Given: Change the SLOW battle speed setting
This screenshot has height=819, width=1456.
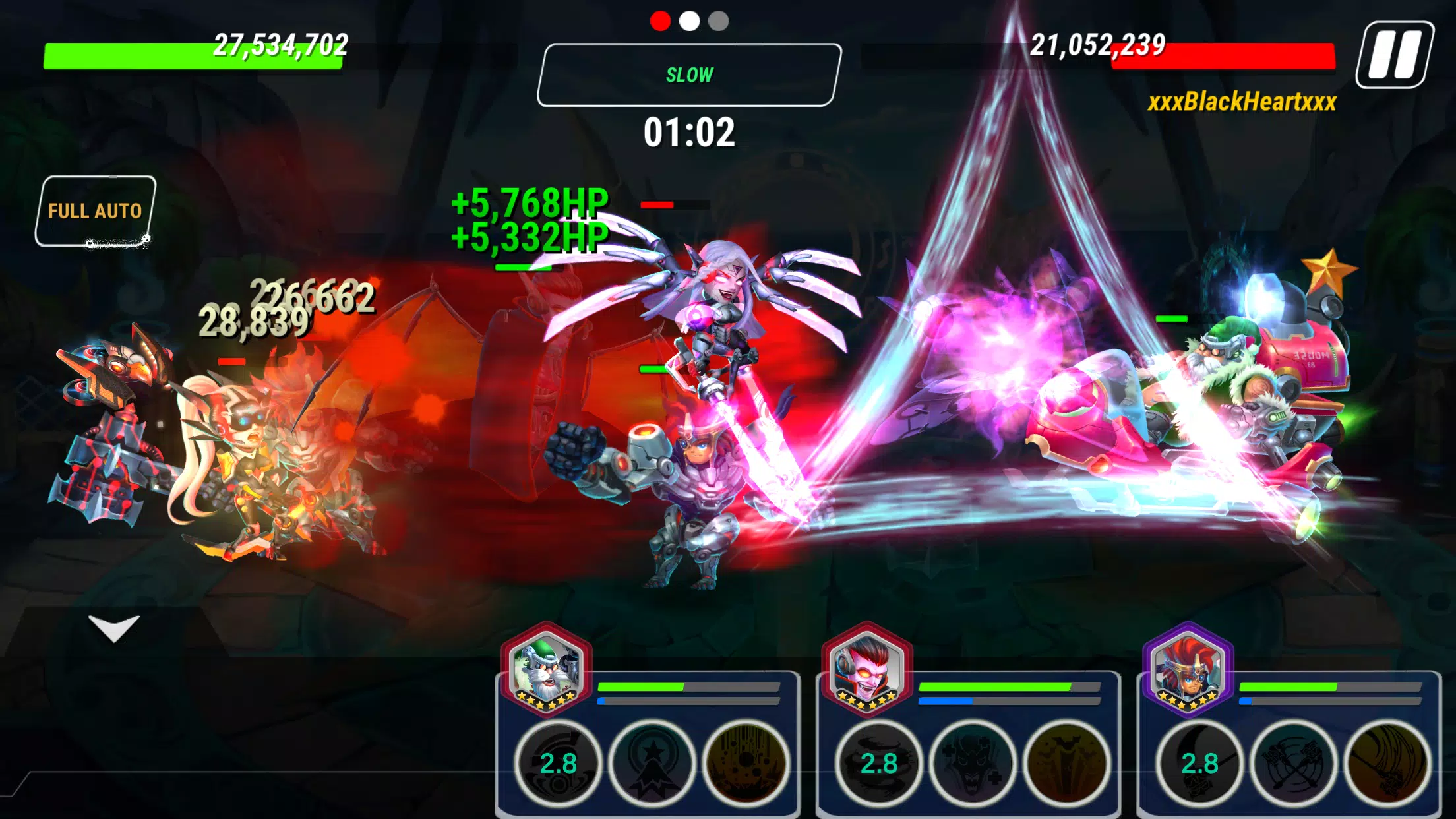Looking at the screenshot, I should click(x=689, y=75).
